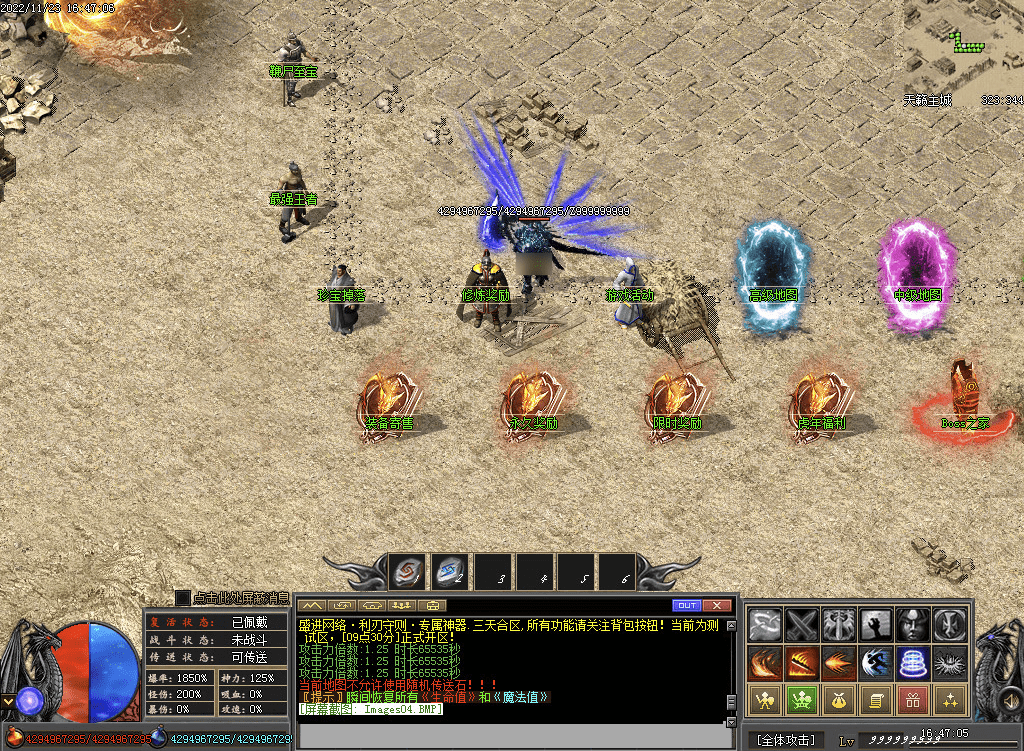Cast the flaming sword slash skill

coord(802,662)
